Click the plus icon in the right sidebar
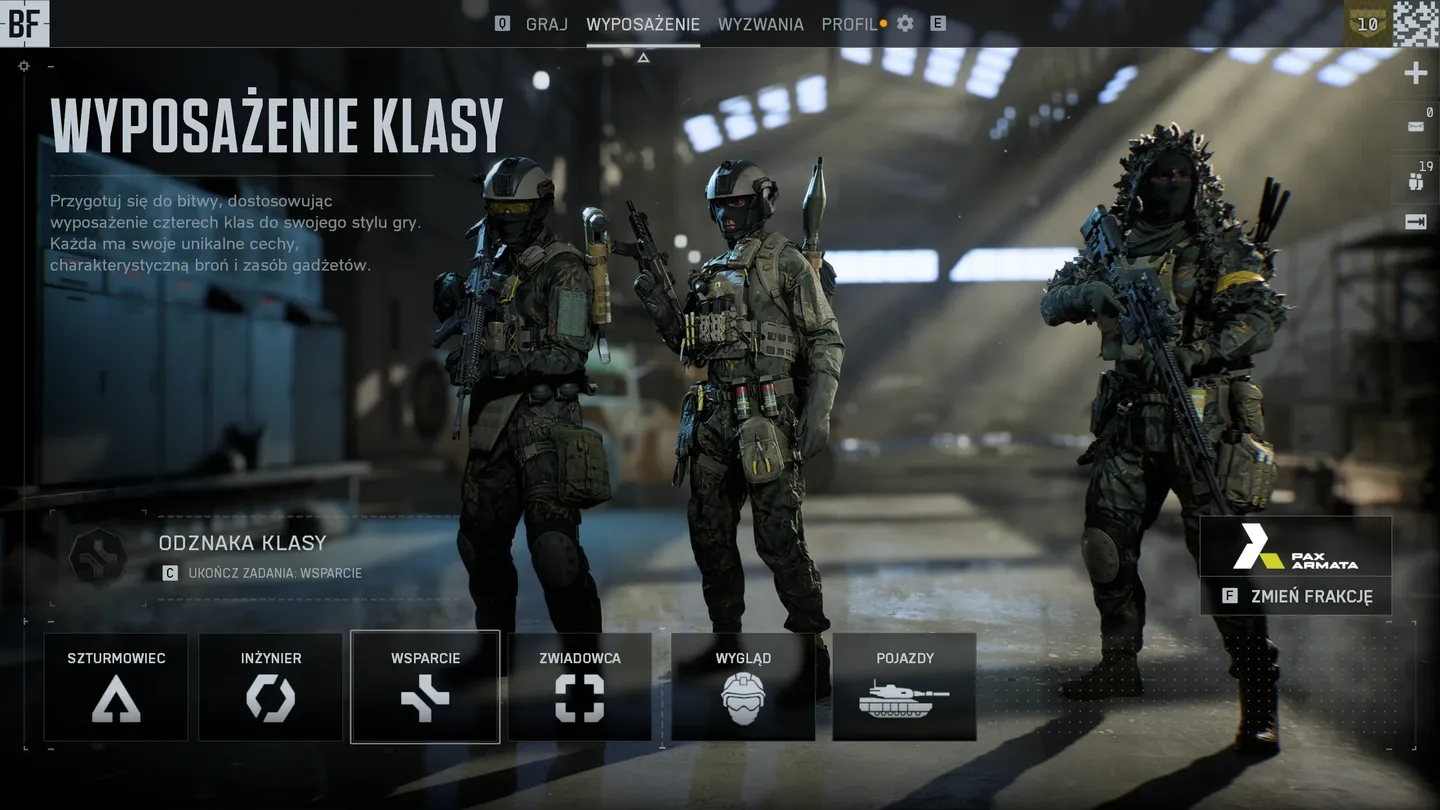This screenshot has width=1440, height=810. pyautogui.click(x=1415, y=71)
